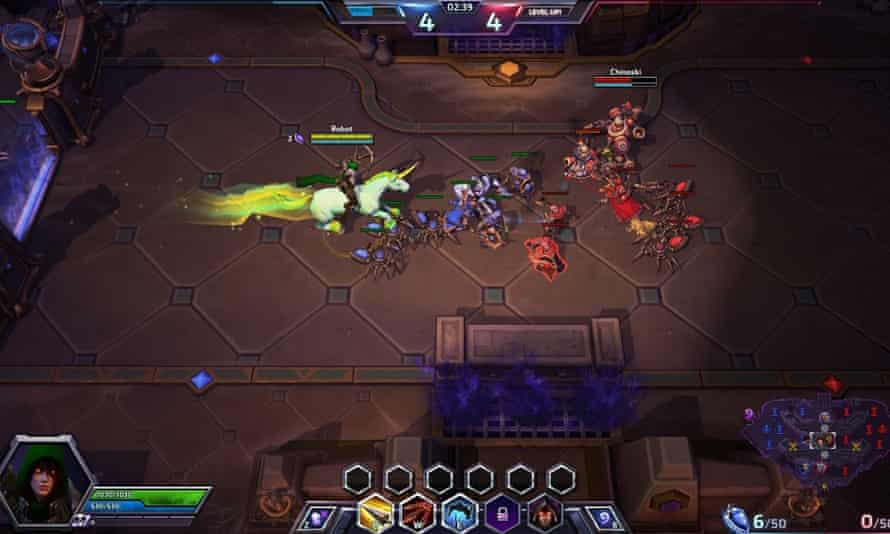
Task: Trigger the blue glowing leap ability
Action: tap(460, 512)
